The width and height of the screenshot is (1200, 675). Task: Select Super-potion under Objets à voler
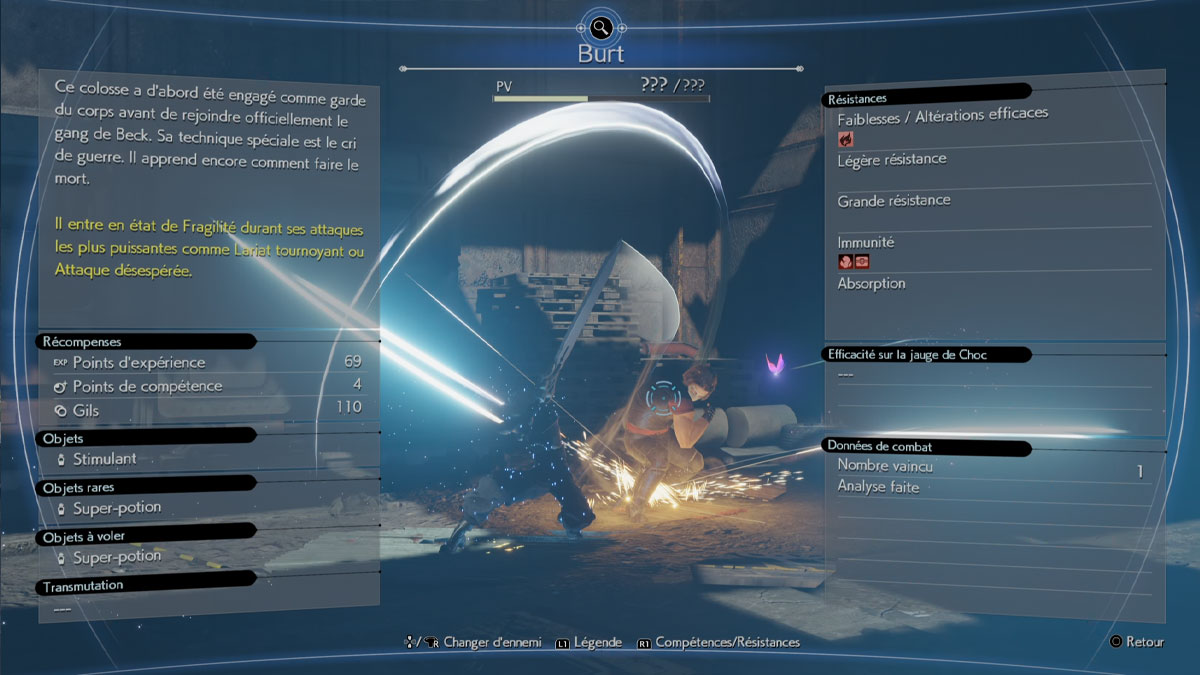(x=116, y=557)
